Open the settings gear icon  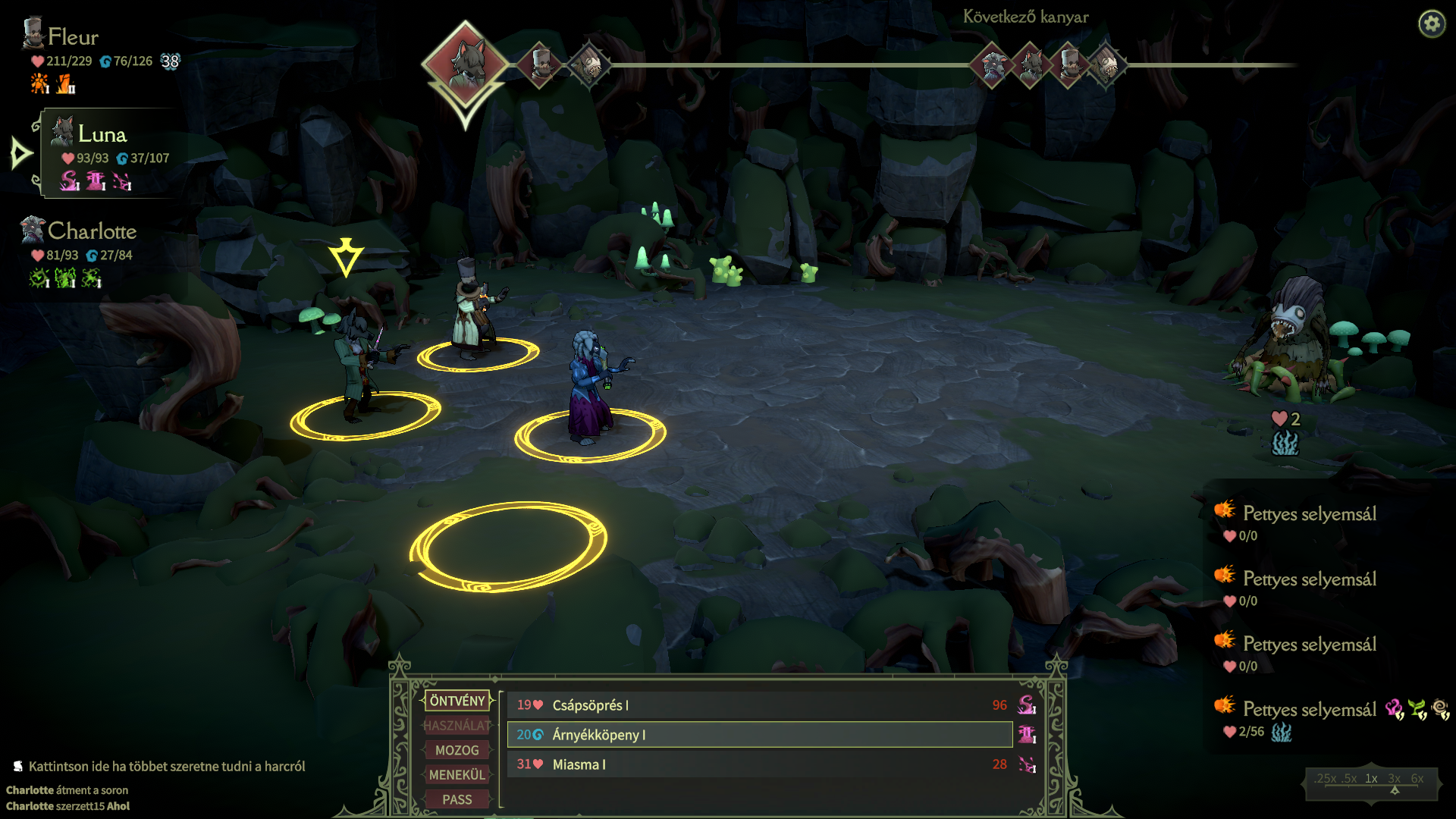(x=1432, y=24)
